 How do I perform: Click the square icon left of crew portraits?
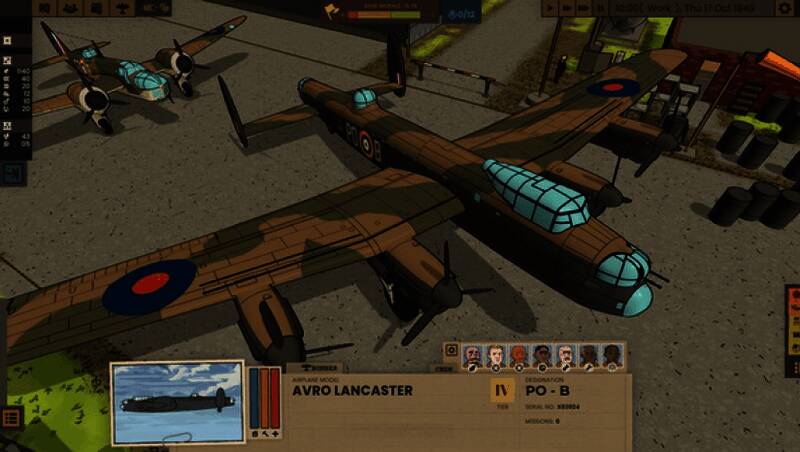[451, 351]
